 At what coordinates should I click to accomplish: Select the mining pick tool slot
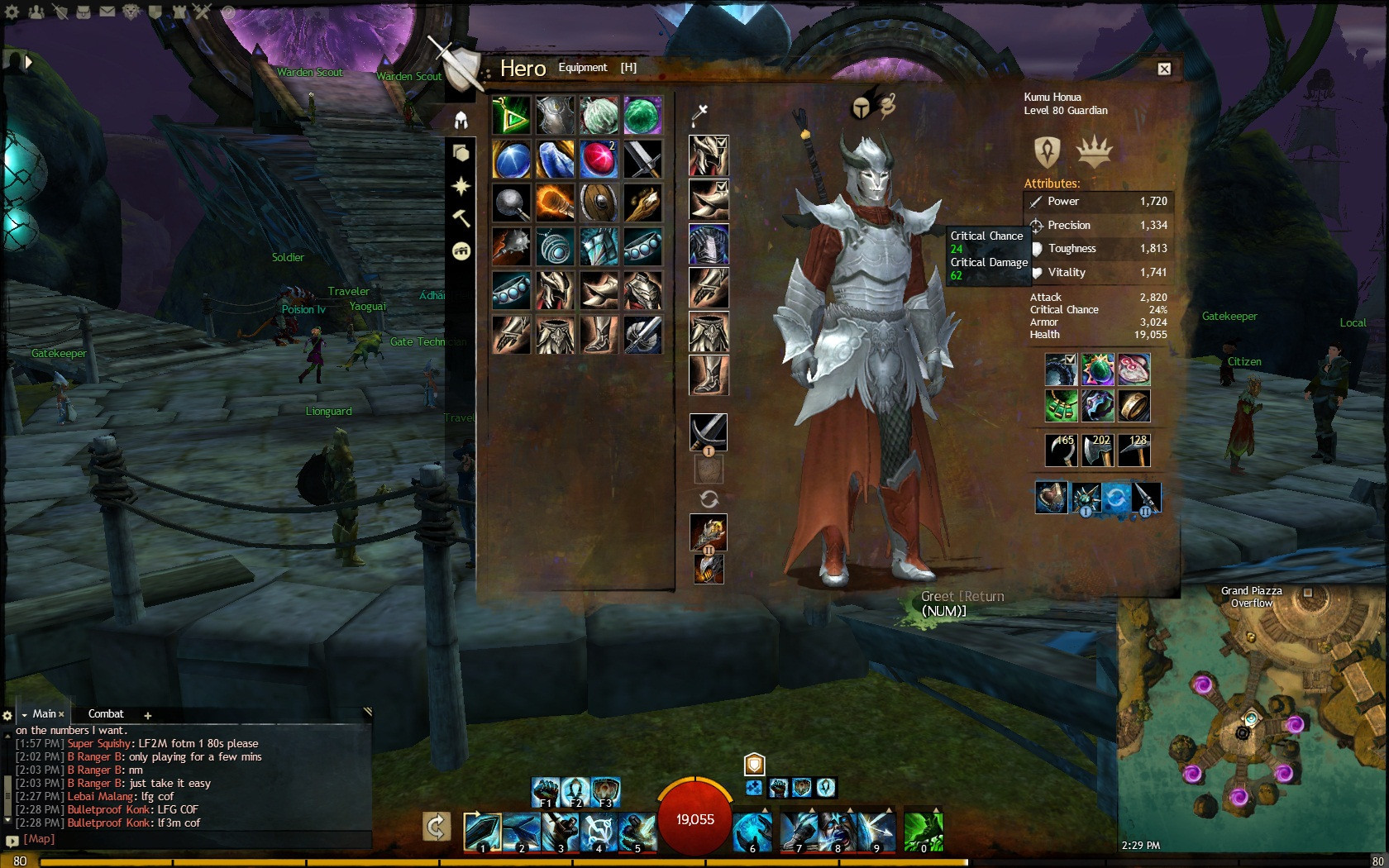[x=1134, y=451]
